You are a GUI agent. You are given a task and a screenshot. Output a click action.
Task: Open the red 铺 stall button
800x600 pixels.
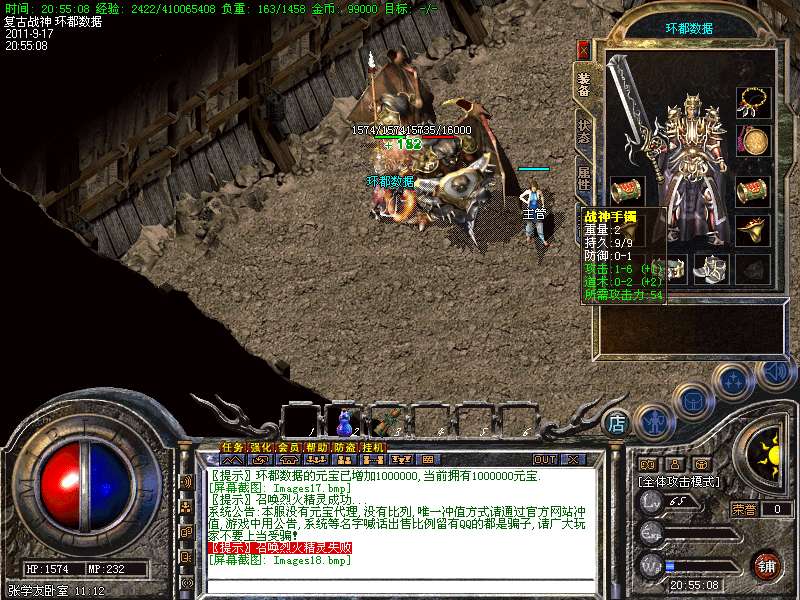[x=768, y=564]
